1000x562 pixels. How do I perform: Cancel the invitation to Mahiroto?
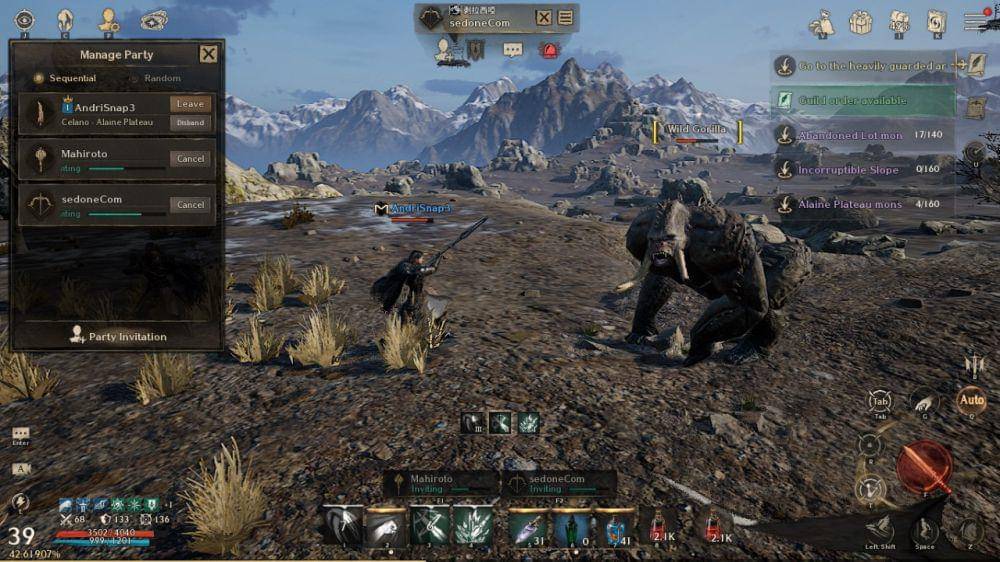pos(190,159)
